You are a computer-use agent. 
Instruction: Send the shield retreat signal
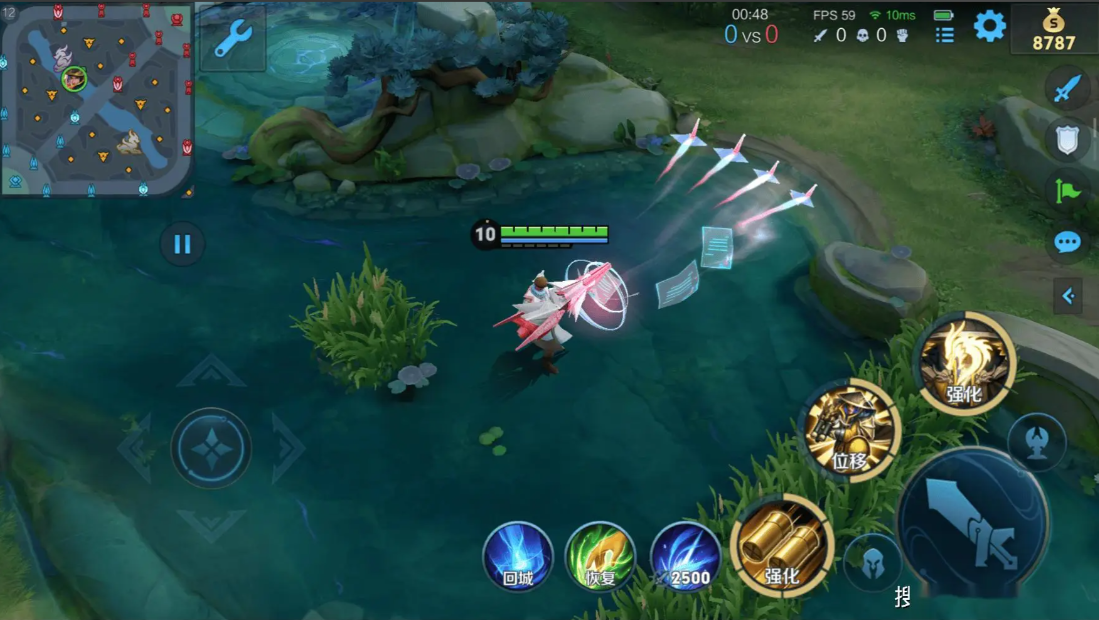point(1067,140)
